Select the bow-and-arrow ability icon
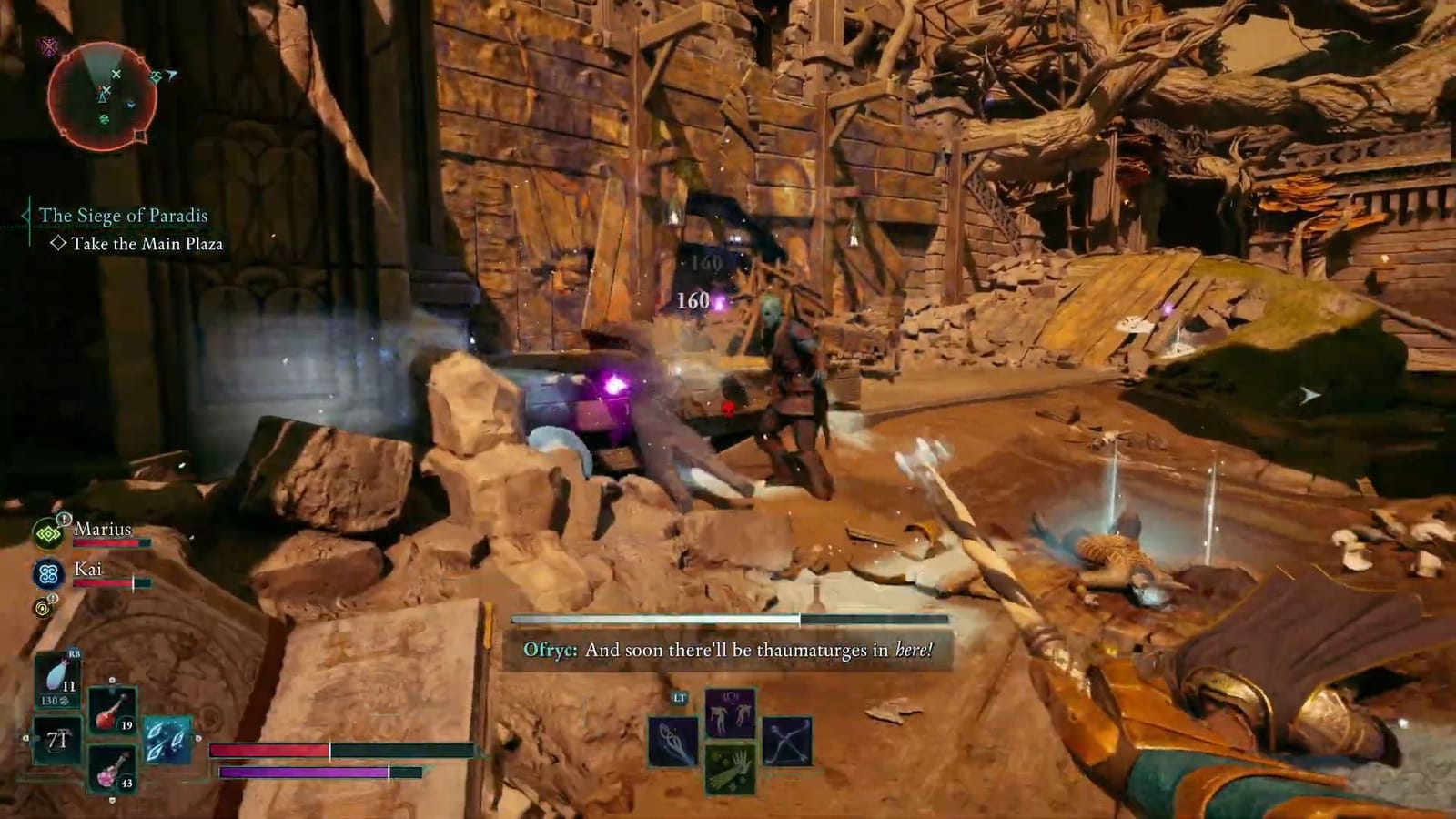The image size is (1456, 819). pyautogui.click(x=785, y=740)
